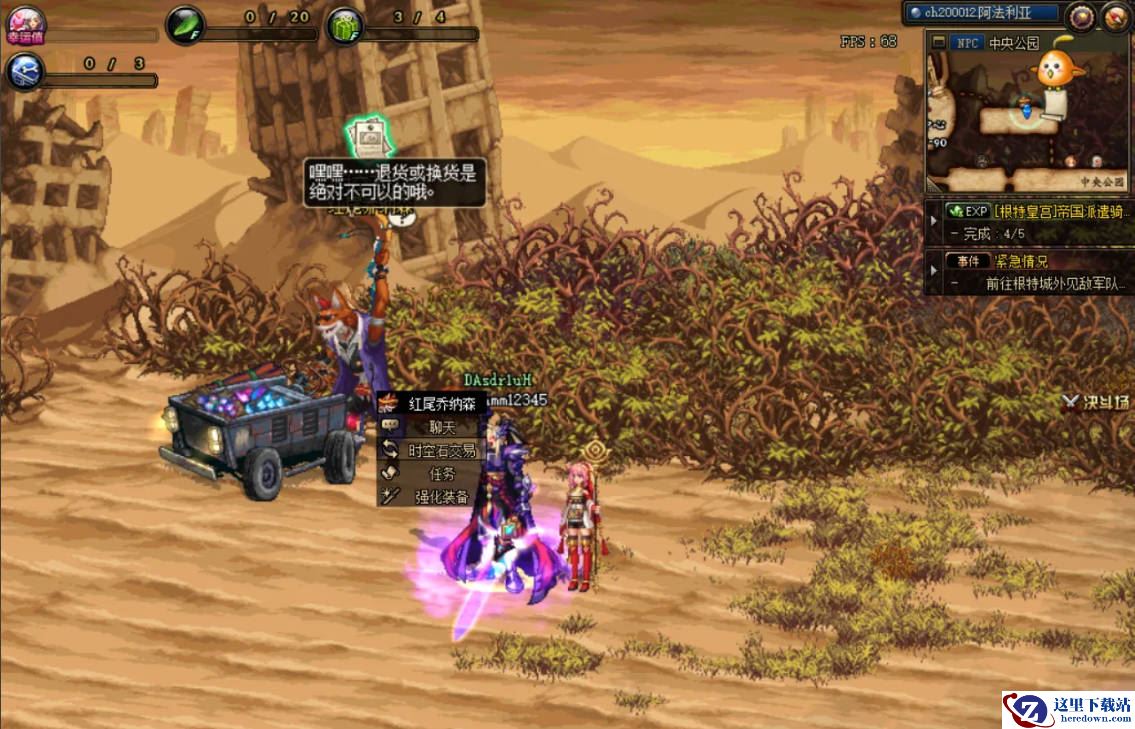Collapse the minimap with its window button

tap(938, 43)
